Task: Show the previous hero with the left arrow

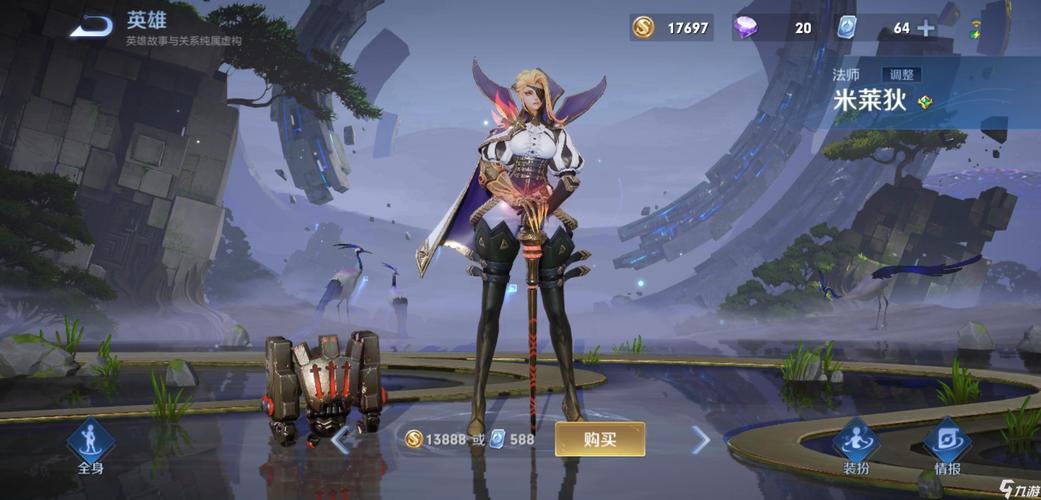Action: [342, 439]
